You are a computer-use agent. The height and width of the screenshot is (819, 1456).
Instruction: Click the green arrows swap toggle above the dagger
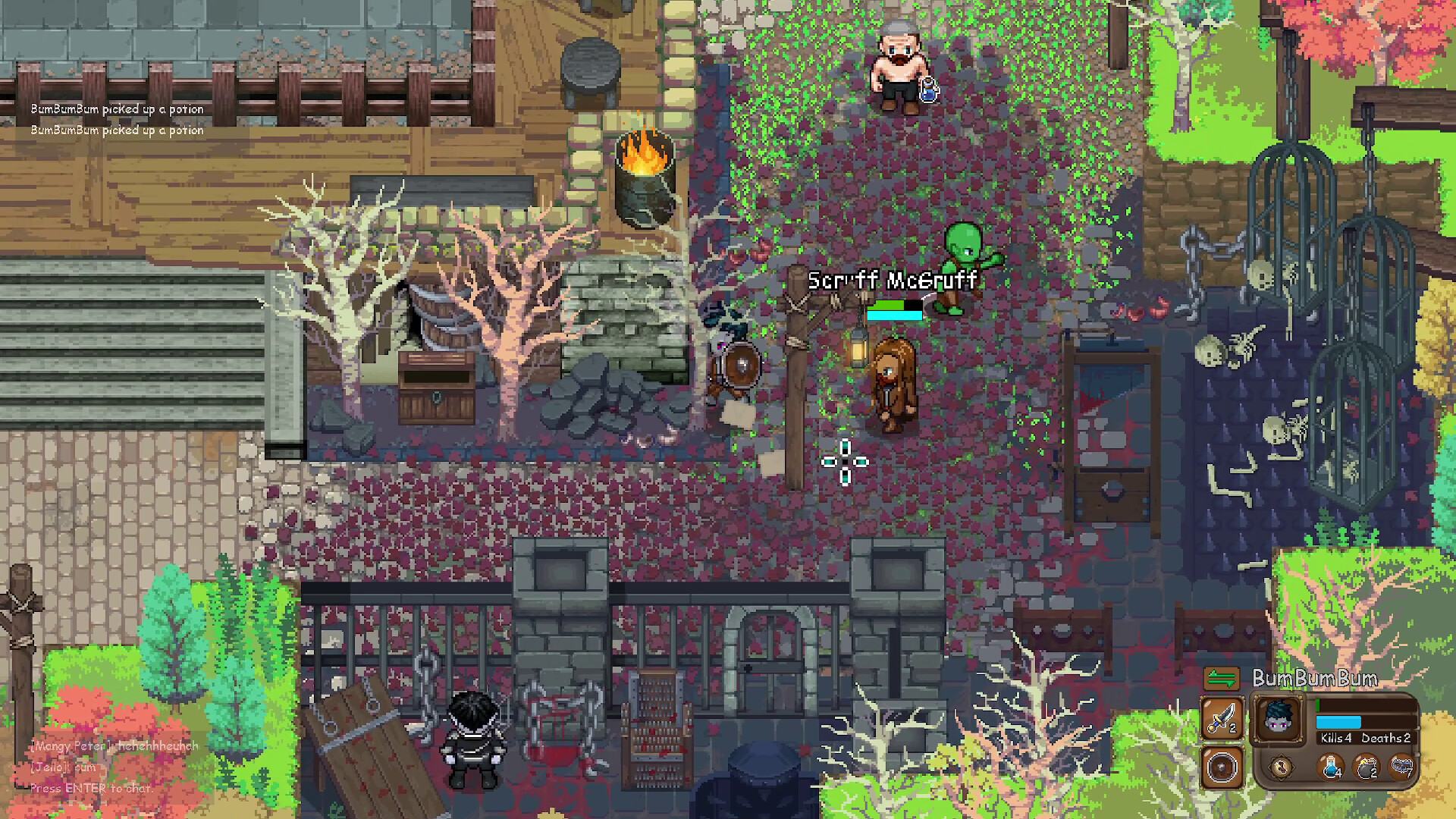[x=1221, y=678]
